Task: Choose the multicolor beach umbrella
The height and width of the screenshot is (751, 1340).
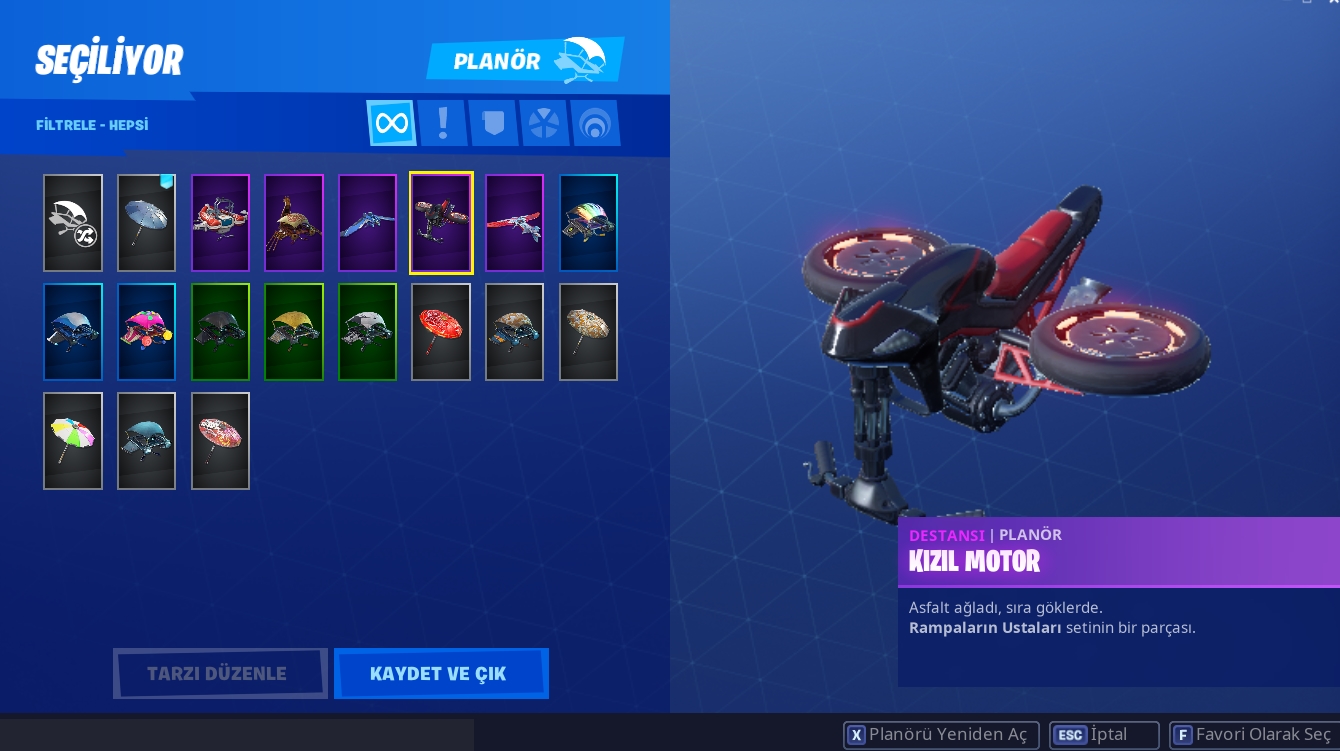Action: tap(73, 441)
